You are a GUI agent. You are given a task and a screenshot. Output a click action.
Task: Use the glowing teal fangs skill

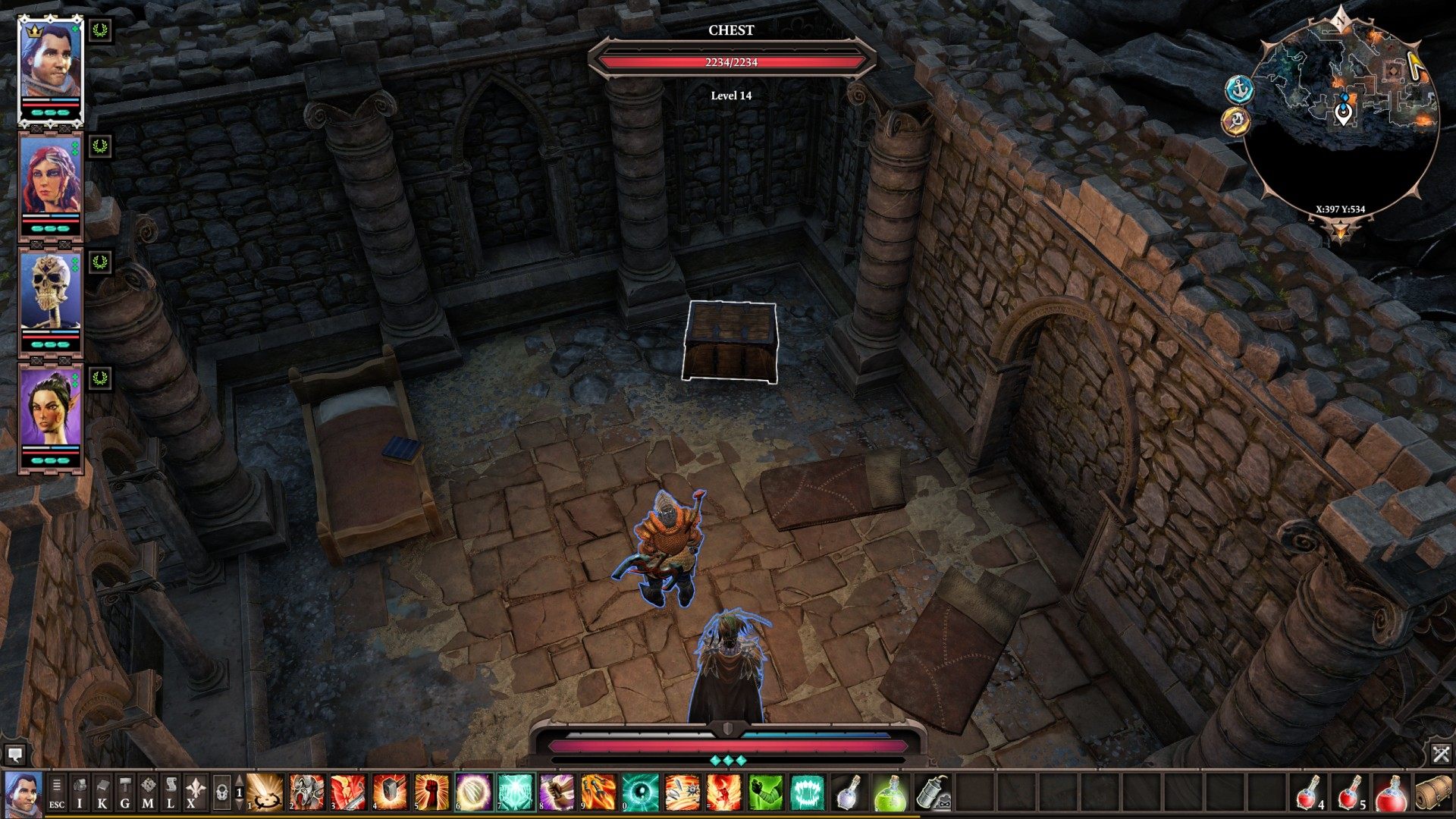(x=806, y=792)
